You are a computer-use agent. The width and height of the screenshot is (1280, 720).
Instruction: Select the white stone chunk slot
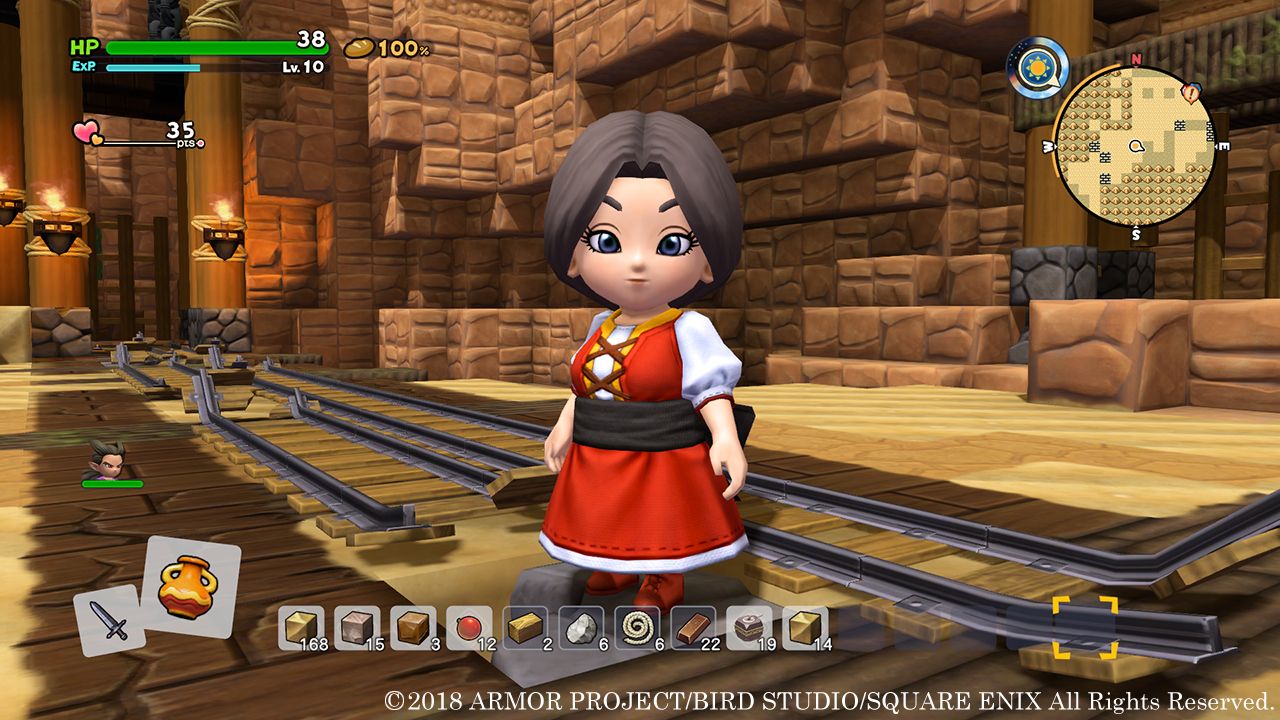(581, 627)
